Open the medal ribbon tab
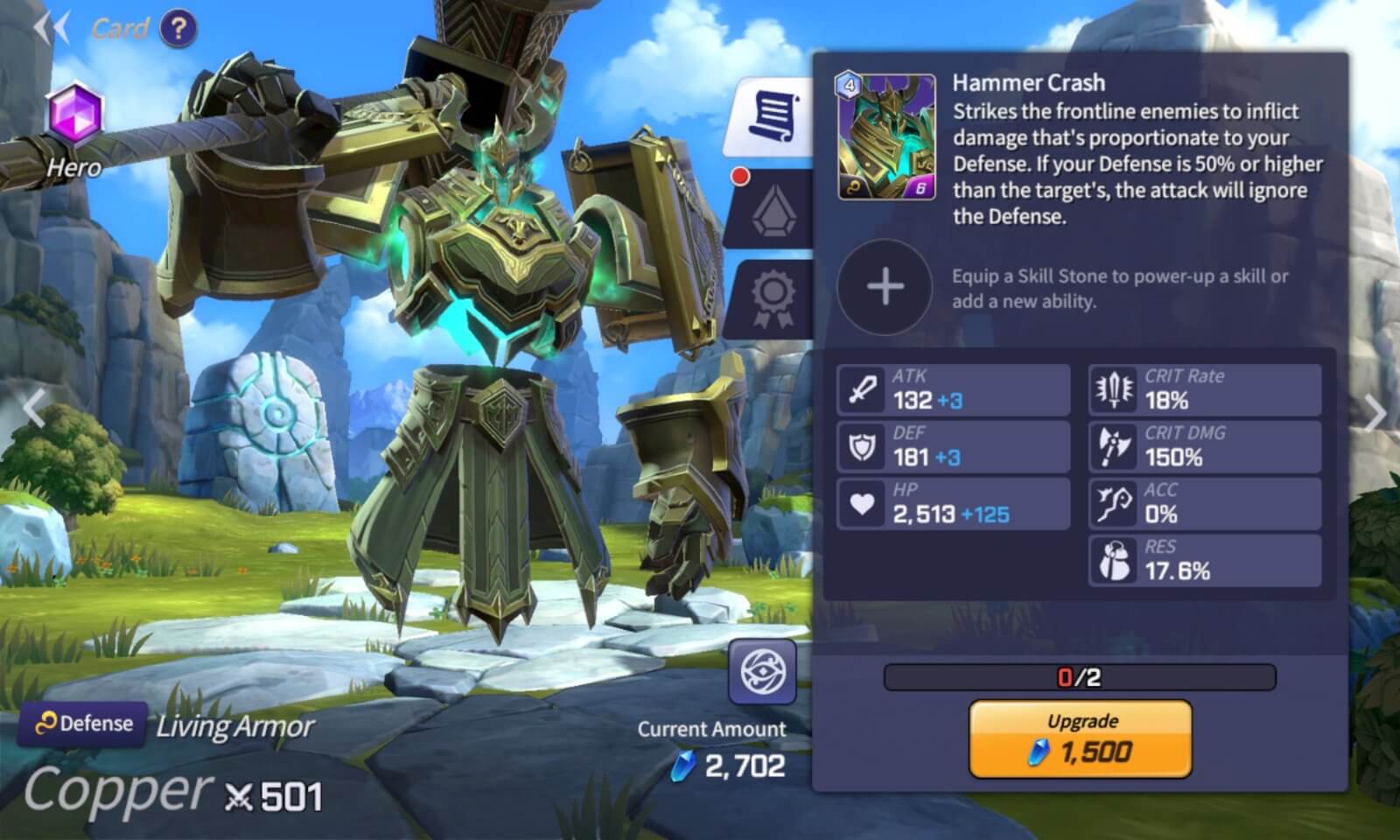Image resolution: width=1400 pixels, height=840 pixels. click(x=772, y=297)
